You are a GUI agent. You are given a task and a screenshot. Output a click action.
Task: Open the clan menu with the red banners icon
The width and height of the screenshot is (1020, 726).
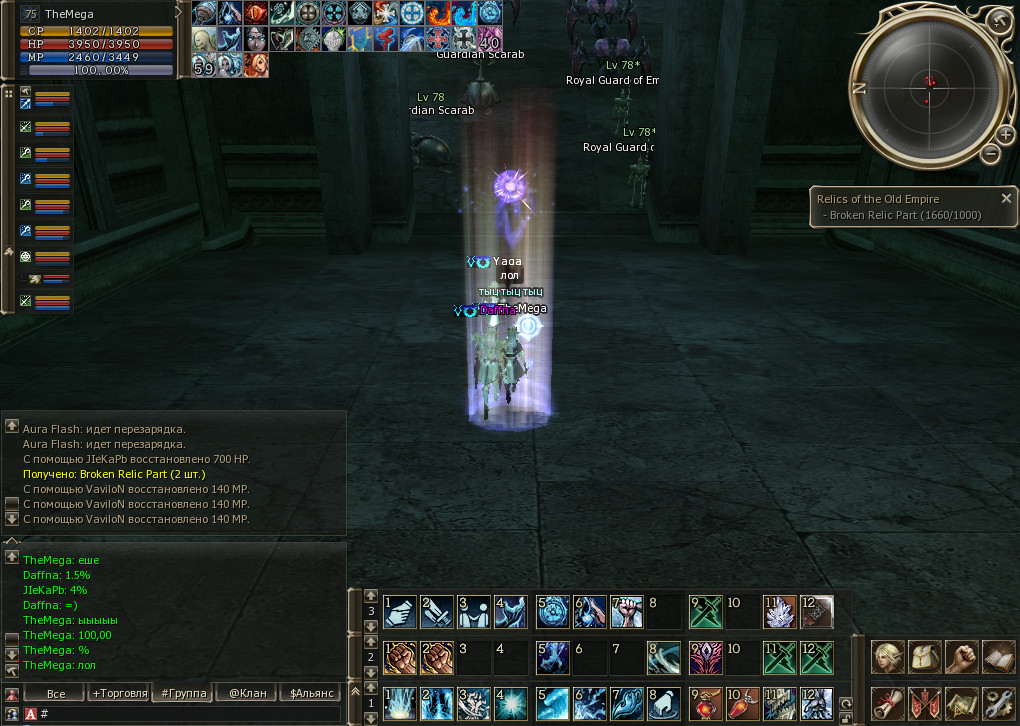tap(925, 703)
